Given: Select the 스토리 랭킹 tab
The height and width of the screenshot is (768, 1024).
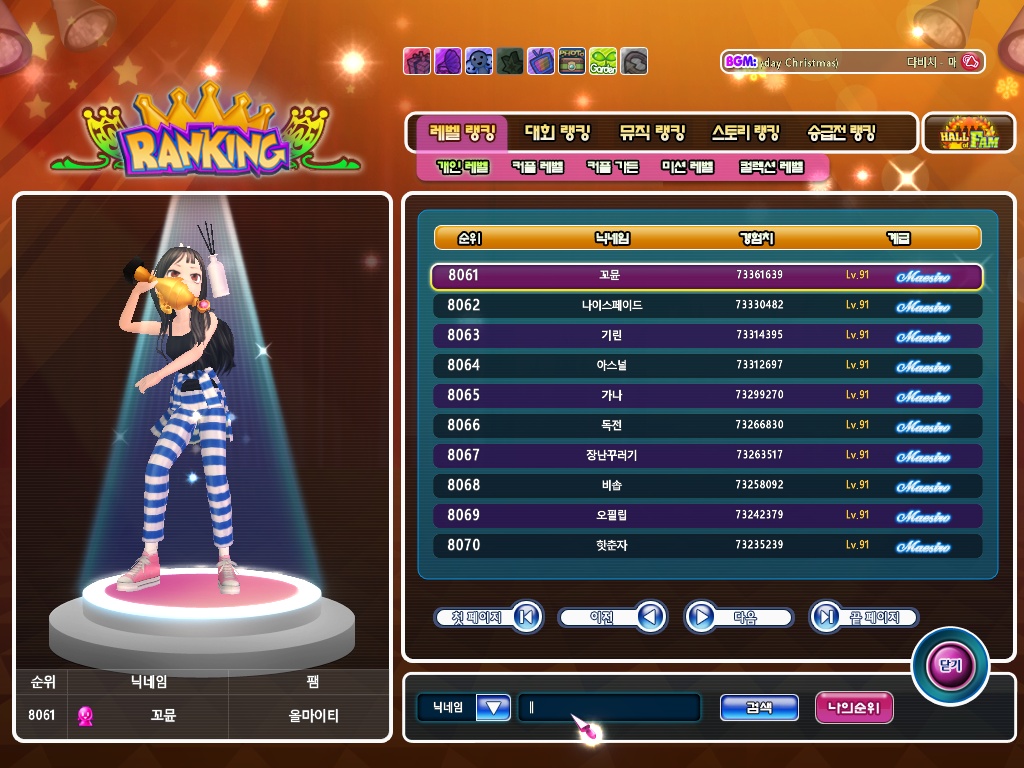Looking at the screenshot, I should (x=745, y=132).
